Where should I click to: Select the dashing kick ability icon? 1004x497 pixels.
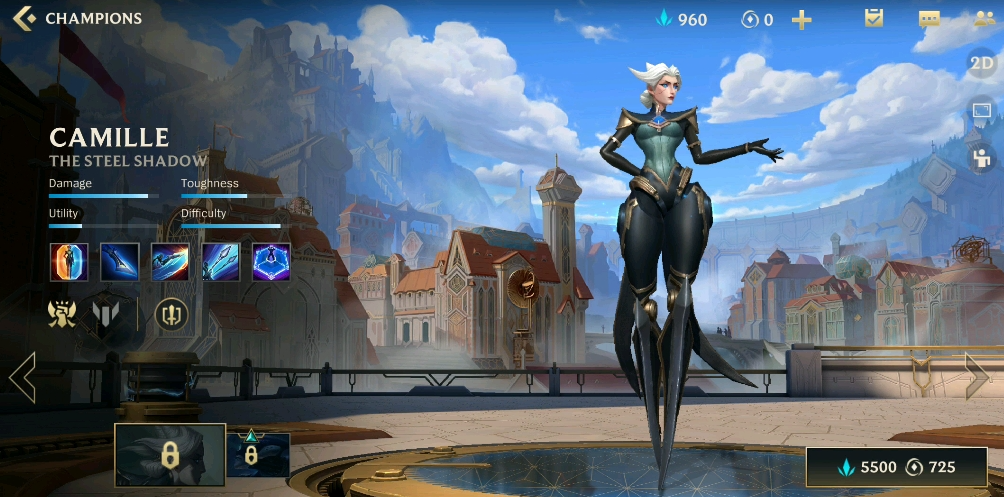pos(170,262)
